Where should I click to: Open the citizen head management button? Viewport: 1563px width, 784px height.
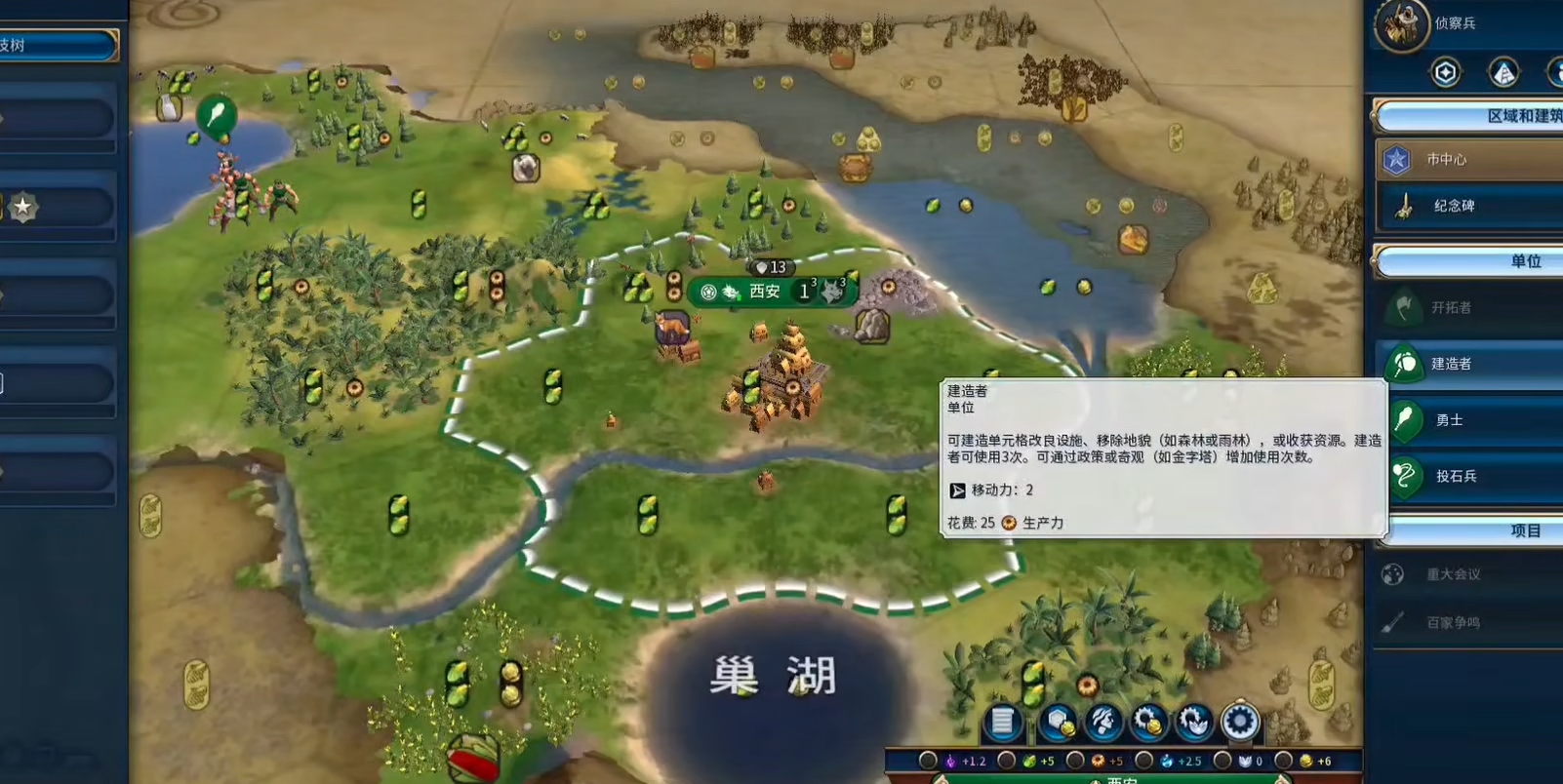[1103, 722]
